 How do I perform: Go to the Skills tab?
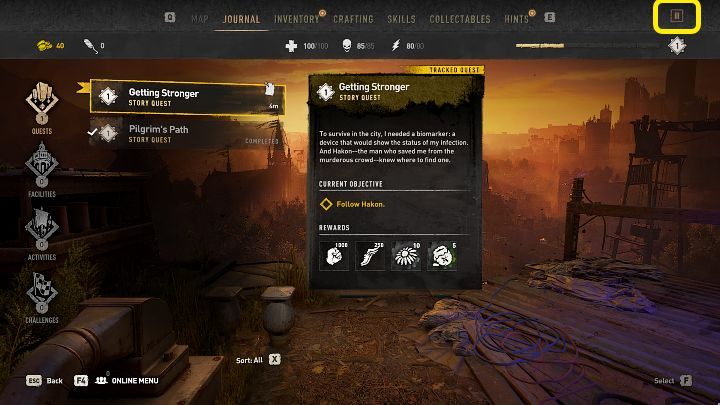pos(401,18)
